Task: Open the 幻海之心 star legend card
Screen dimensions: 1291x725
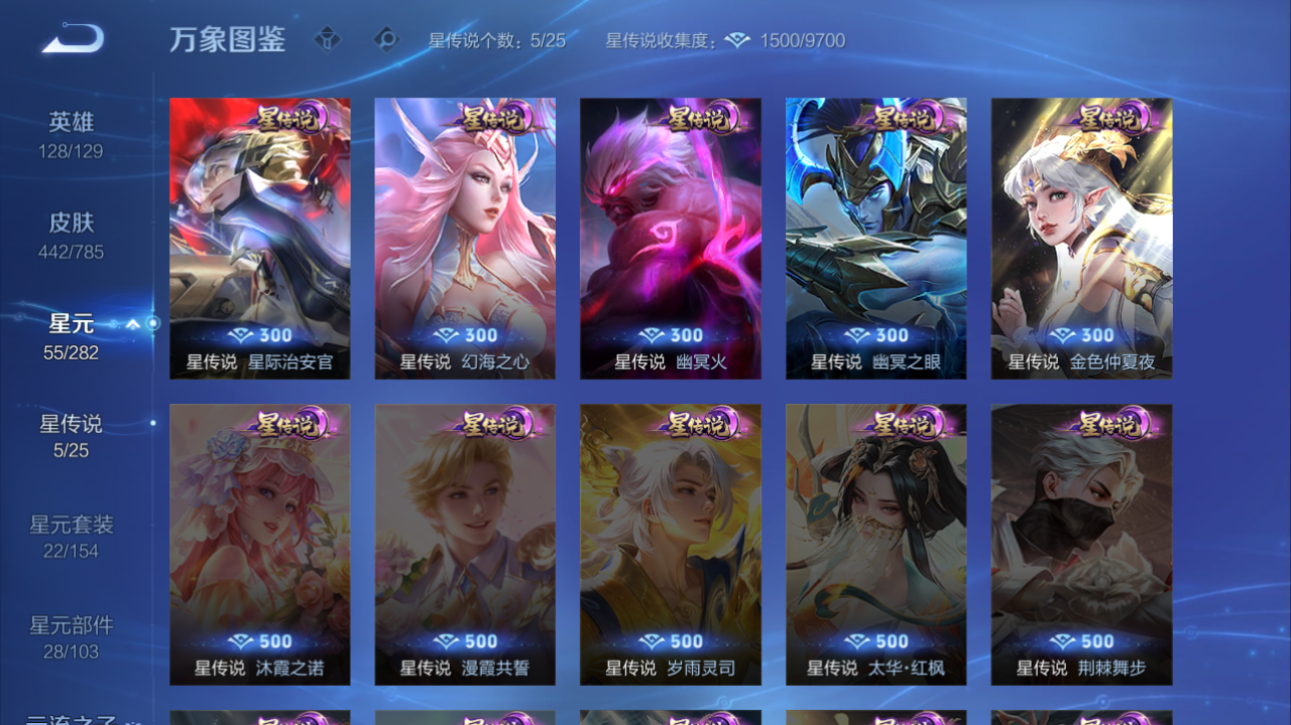Action: (x=465, y=240)
